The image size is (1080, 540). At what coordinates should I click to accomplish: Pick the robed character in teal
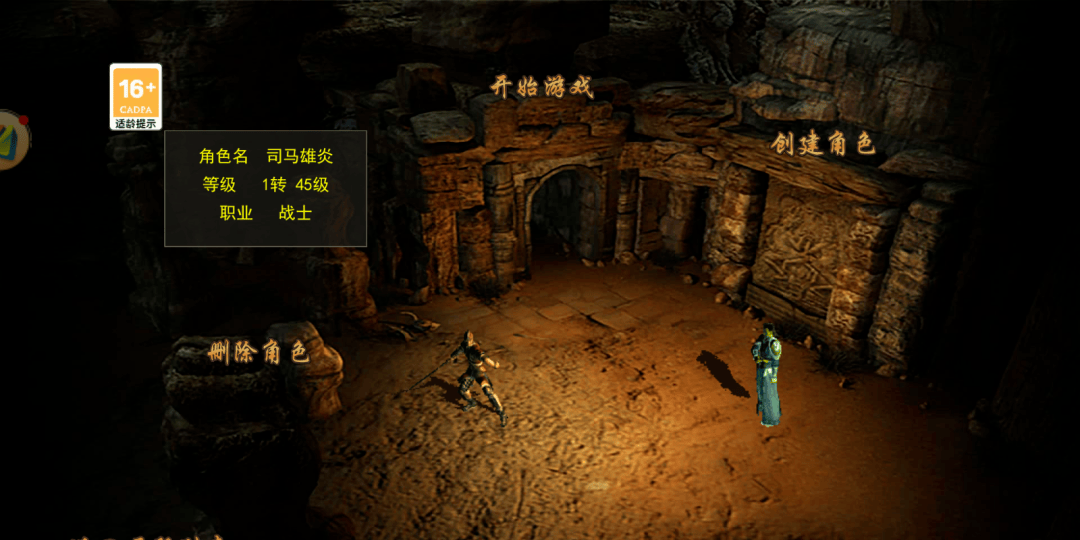click(767, 376)
